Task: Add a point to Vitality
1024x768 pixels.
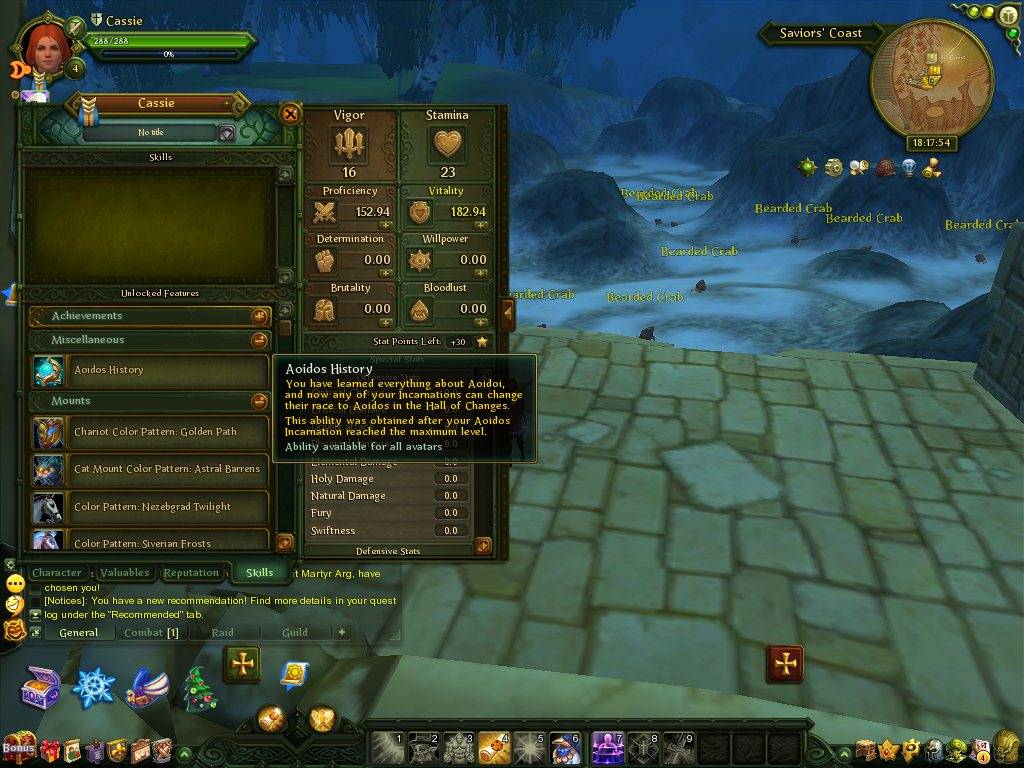Action: [x=480, y=226]
